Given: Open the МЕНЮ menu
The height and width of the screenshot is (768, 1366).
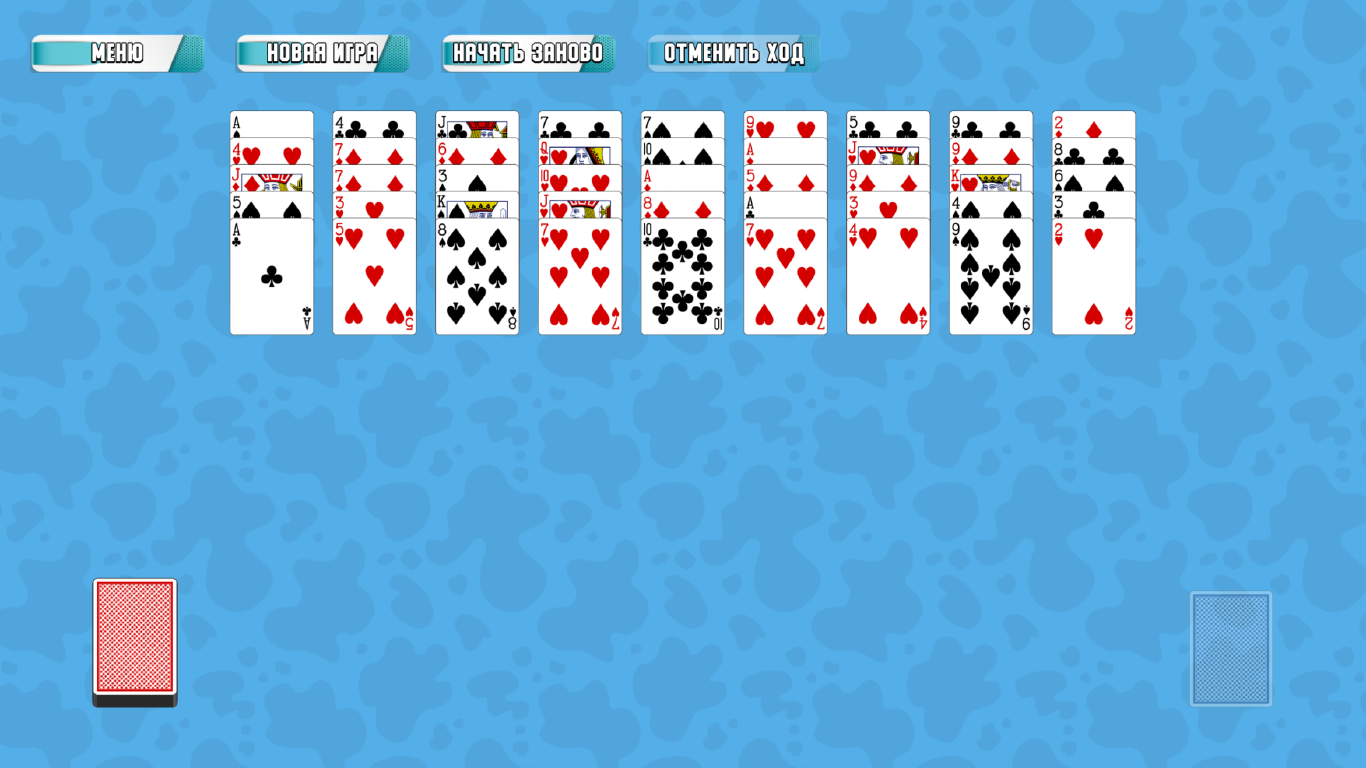Looking at the screenshot, I should click(x=117, y=53).
